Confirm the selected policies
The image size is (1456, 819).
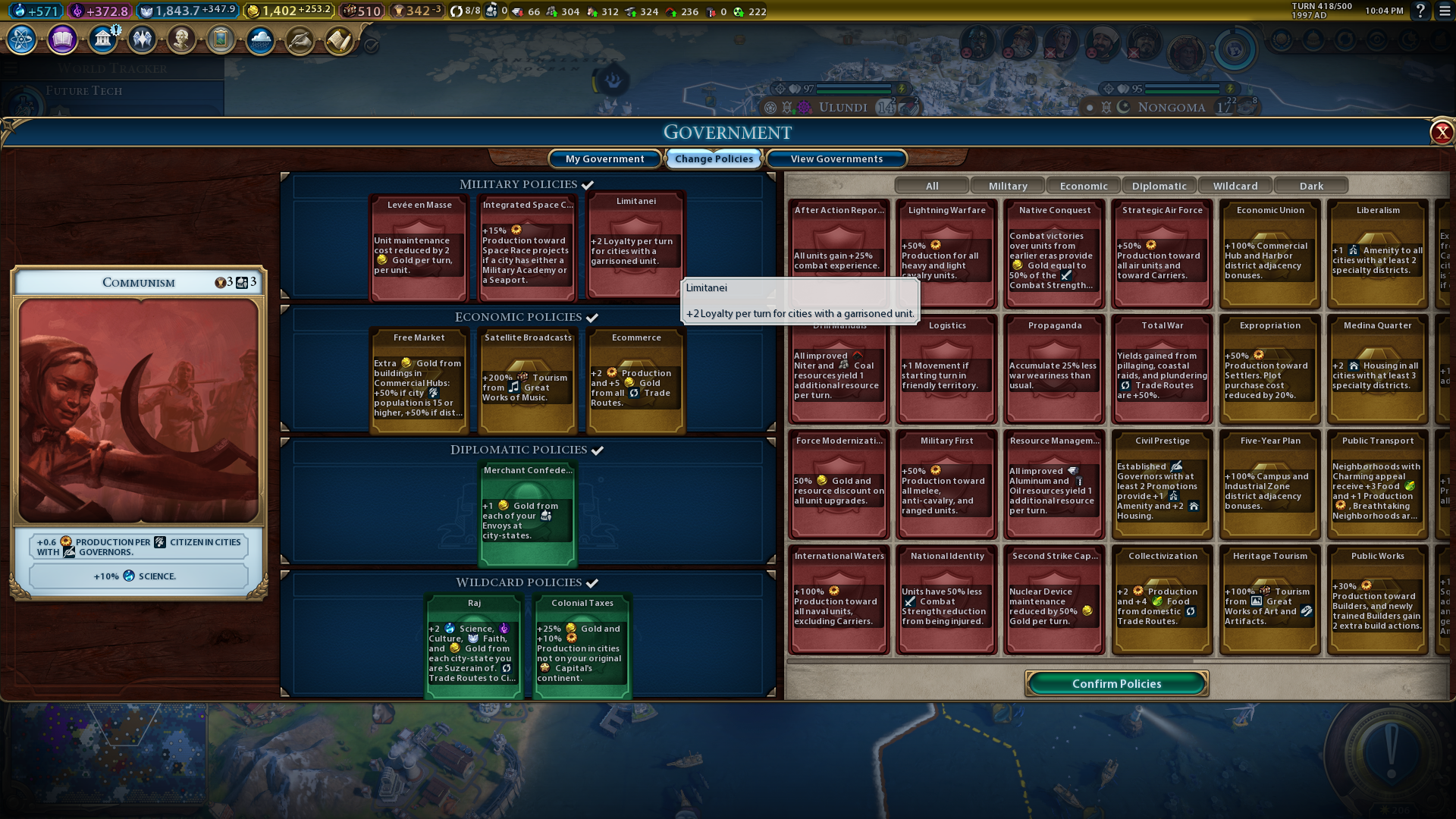point(1116,683)
